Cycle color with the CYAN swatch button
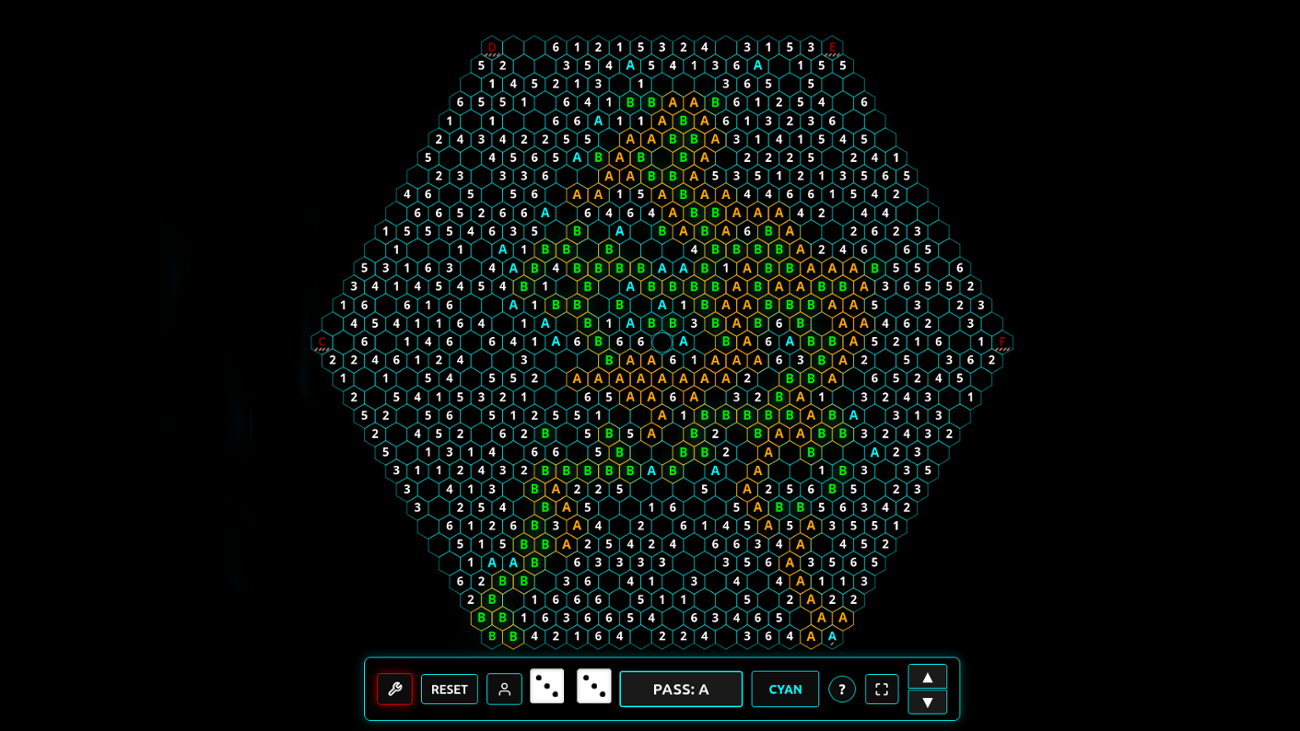 [785, 689]
